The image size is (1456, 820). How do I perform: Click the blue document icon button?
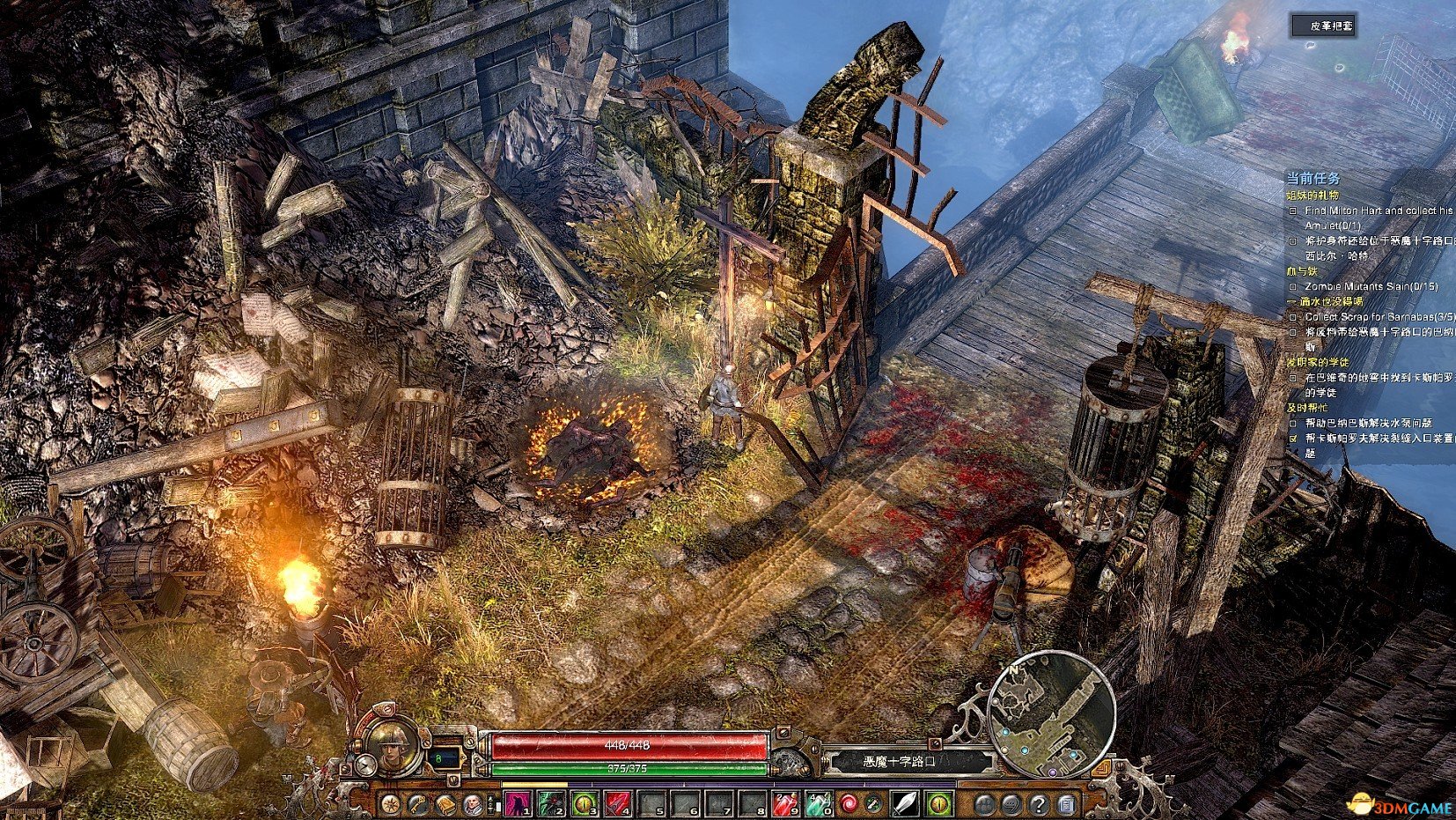pos(1066,804)
